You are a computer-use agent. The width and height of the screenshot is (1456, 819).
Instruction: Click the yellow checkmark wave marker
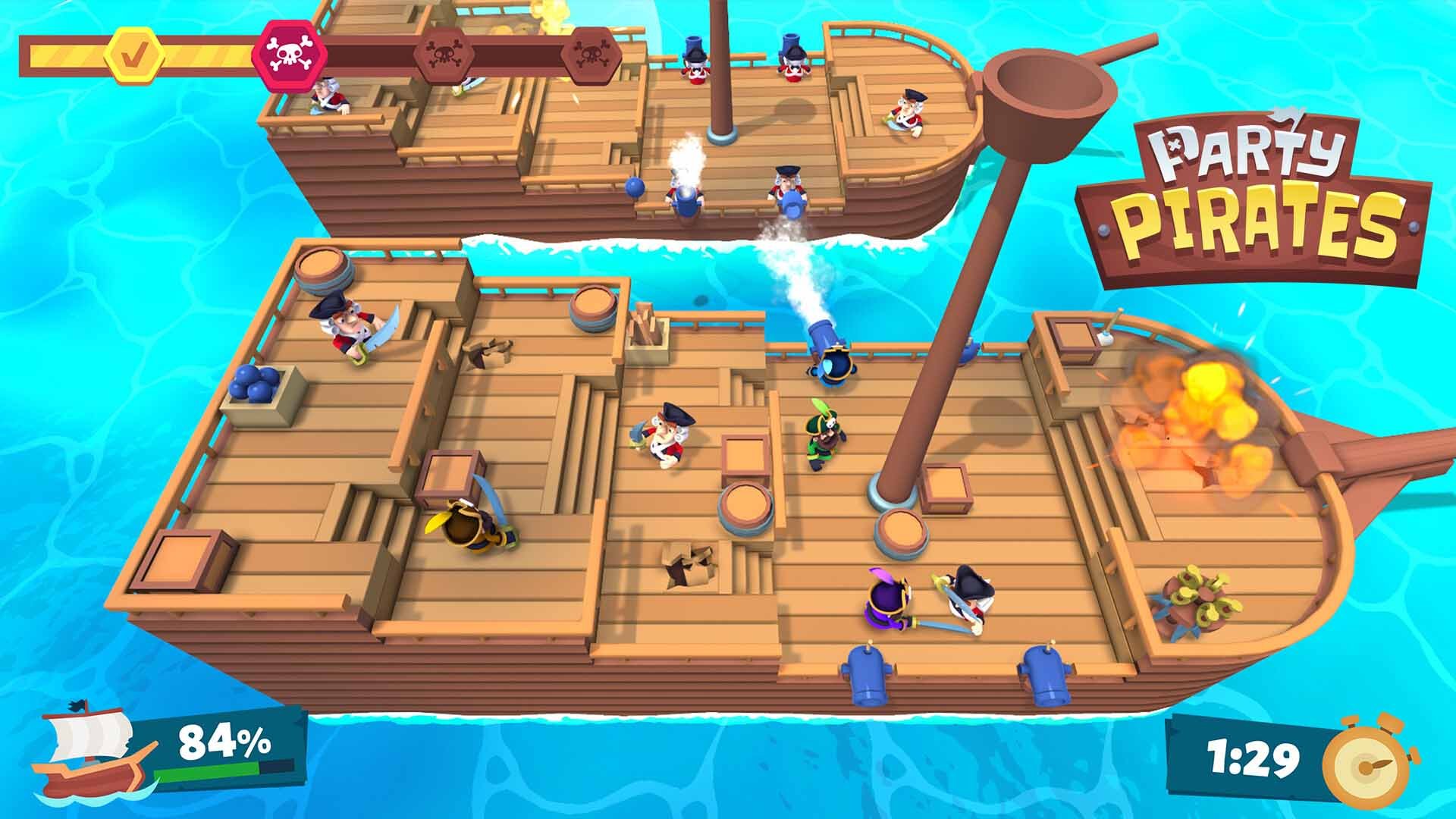click(x=135, y=55)
